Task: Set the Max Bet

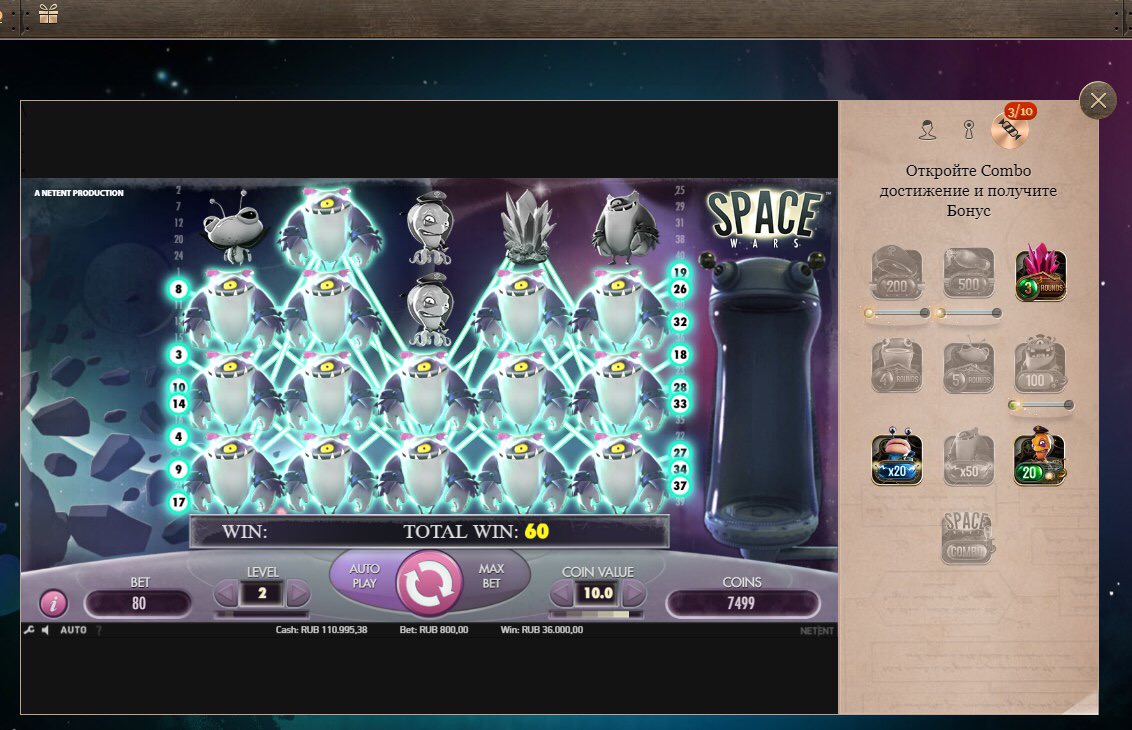Action: [x=491, y=576]
